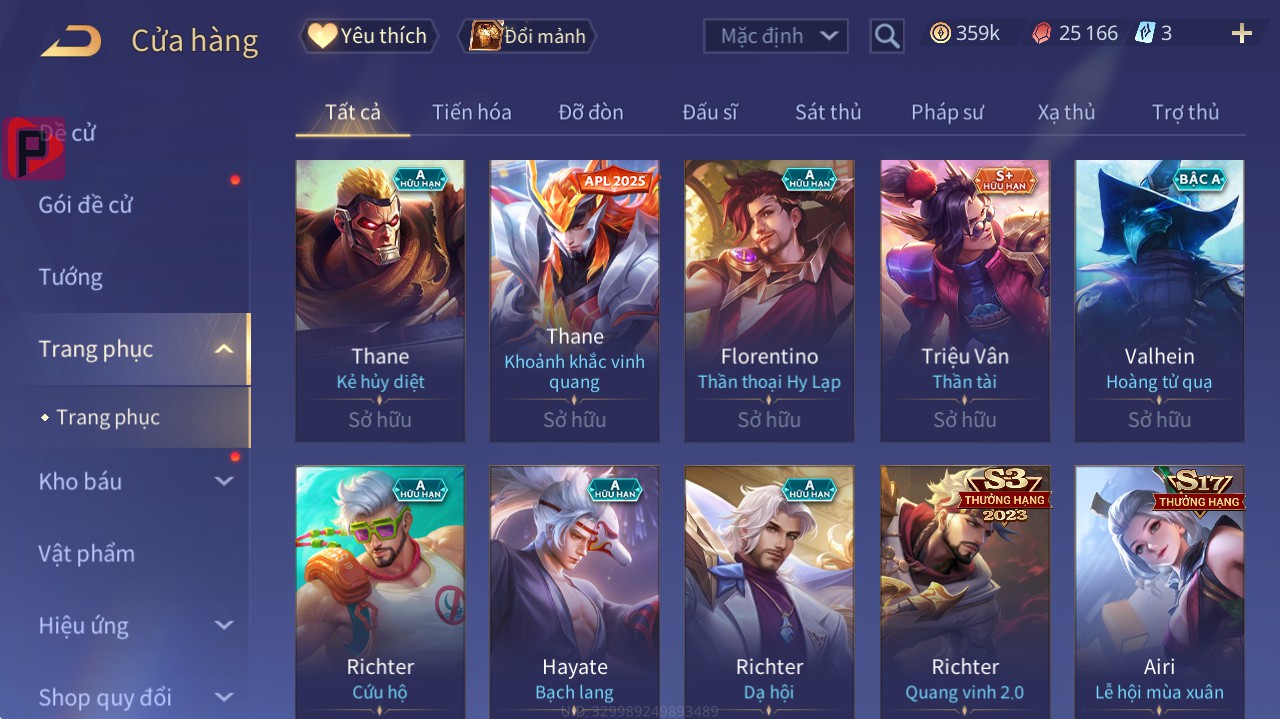
Task: Switch to the Tiến hóa tab
Action: click(x=471, y=112)
